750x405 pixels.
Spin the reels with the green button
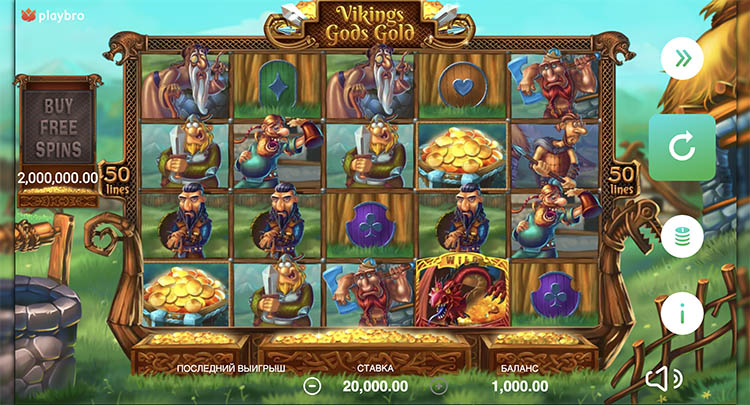[682, 148]
